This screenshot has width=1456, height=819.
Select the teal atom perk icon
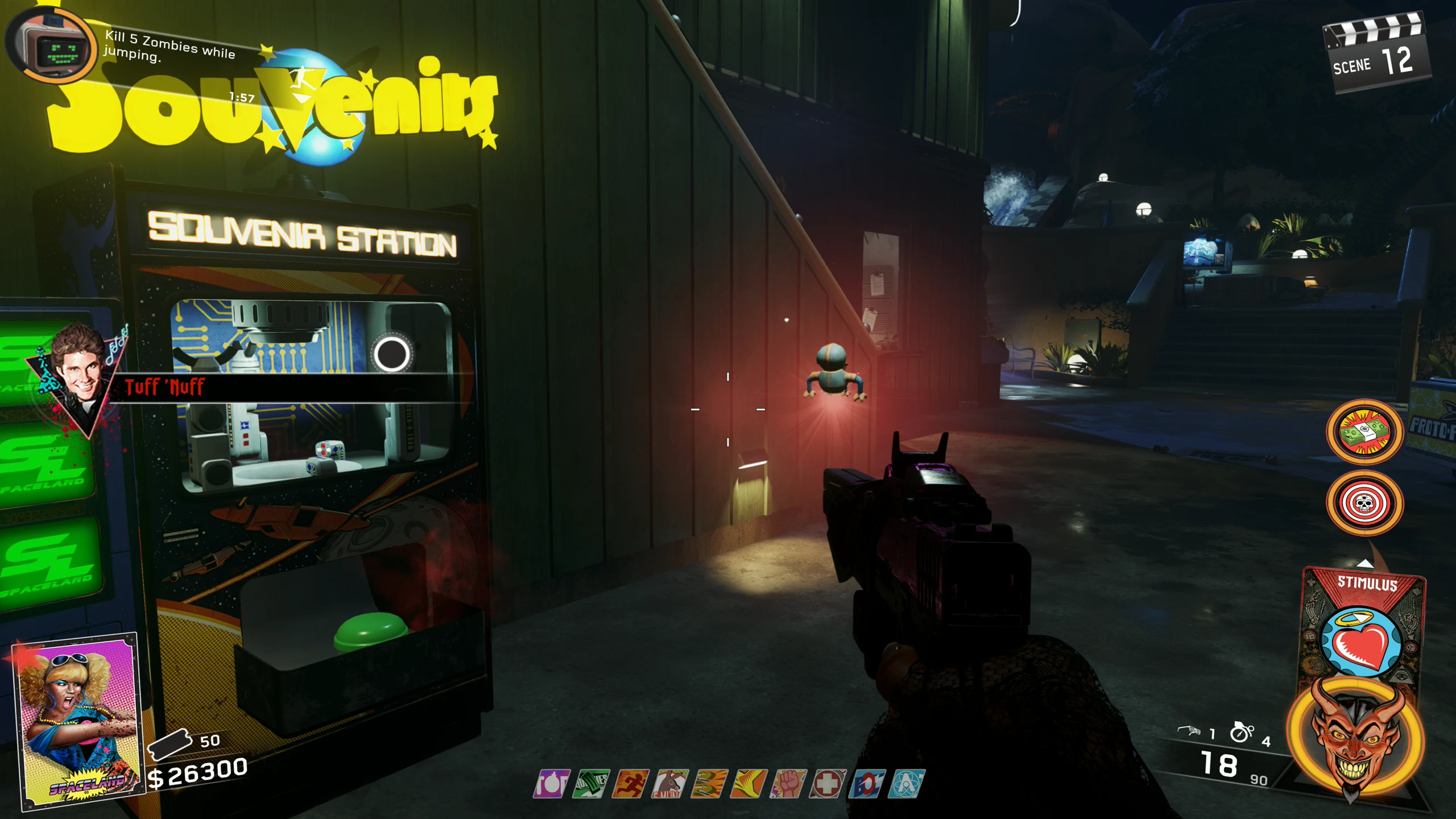point(907,784)
